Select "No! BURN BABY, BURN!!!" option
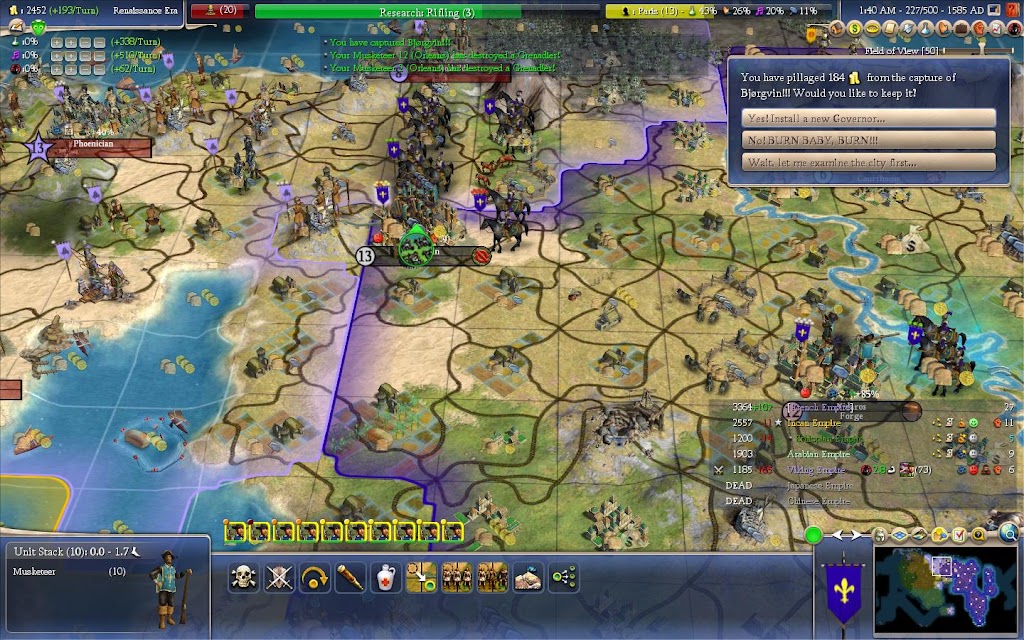 click(870, 140)
